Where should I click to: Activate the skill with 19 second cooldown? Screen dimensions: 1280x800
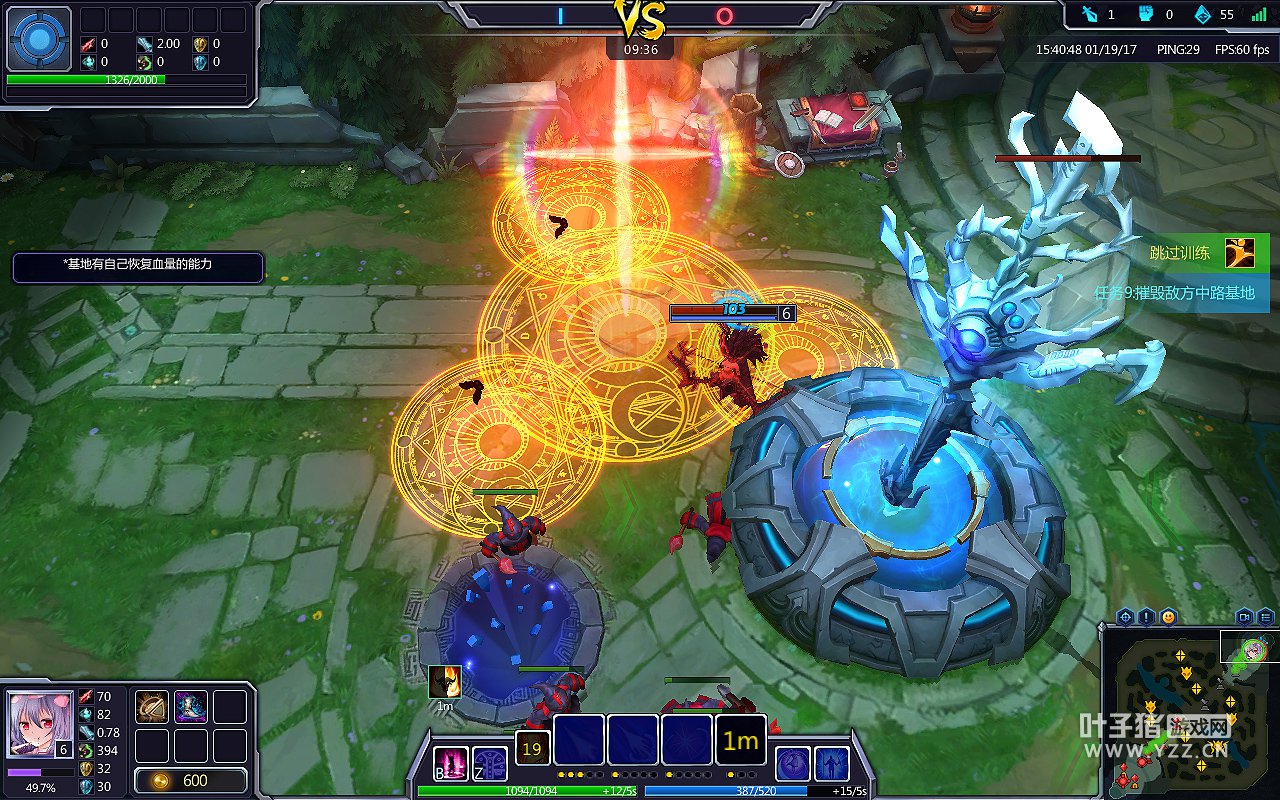(532, 748)
